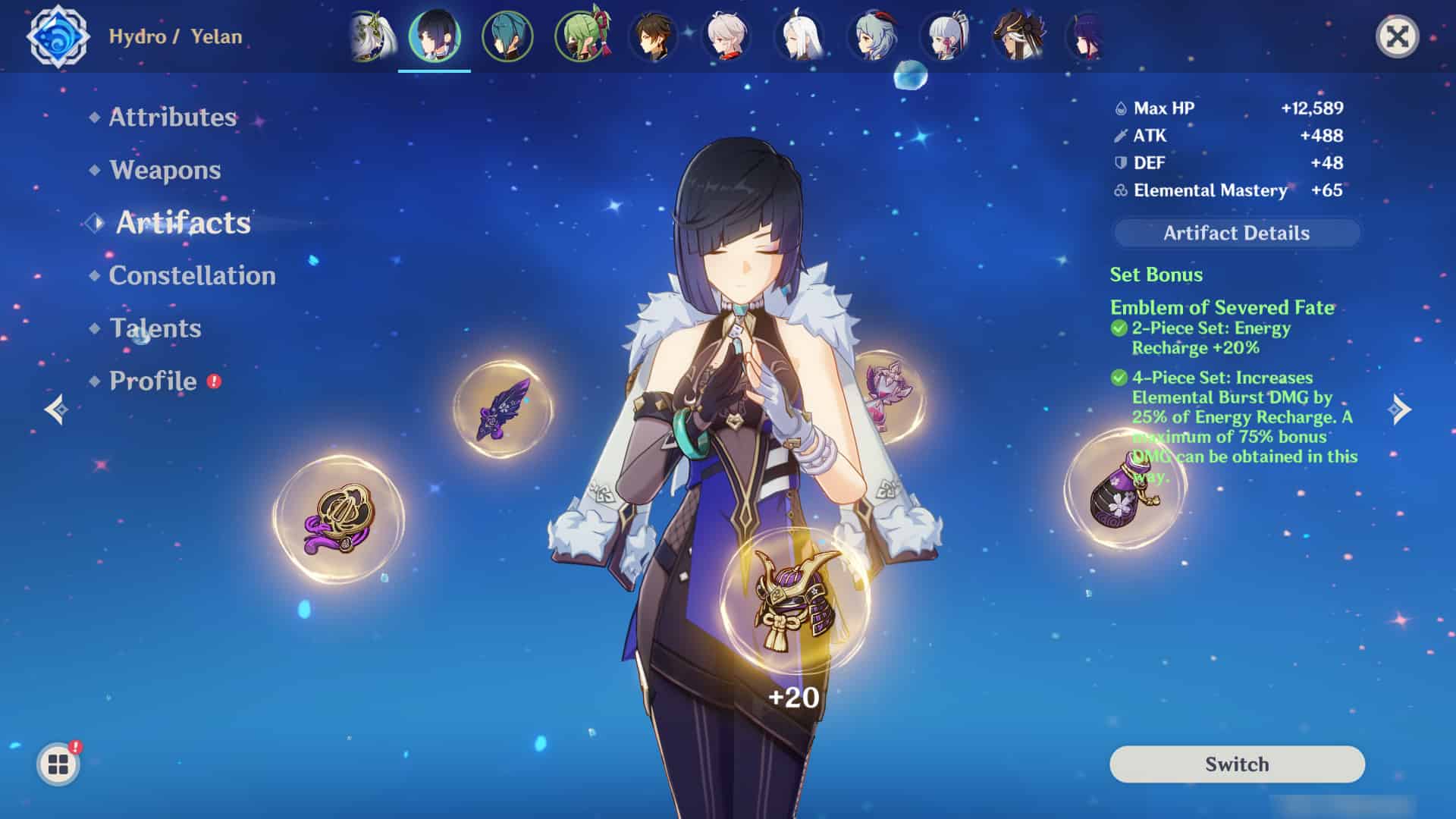
Task: Choose the samurai helmet circlet artifact
Action: pyautogui.click(x=794, y=599)
